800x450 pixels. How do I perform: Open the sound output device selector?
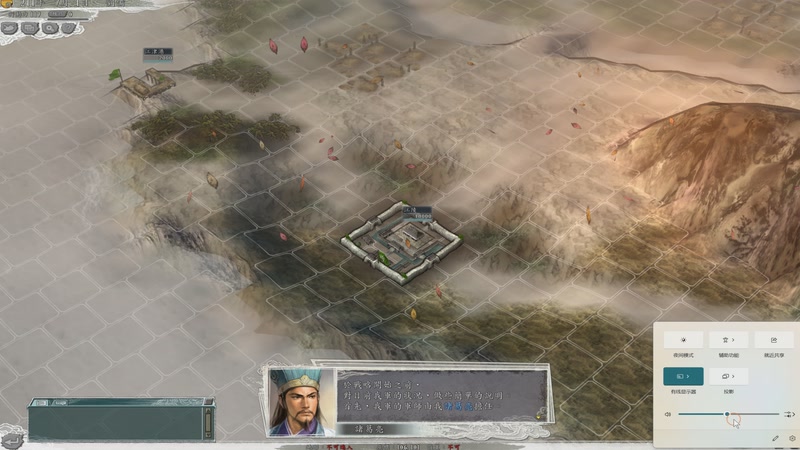[790, 413]
